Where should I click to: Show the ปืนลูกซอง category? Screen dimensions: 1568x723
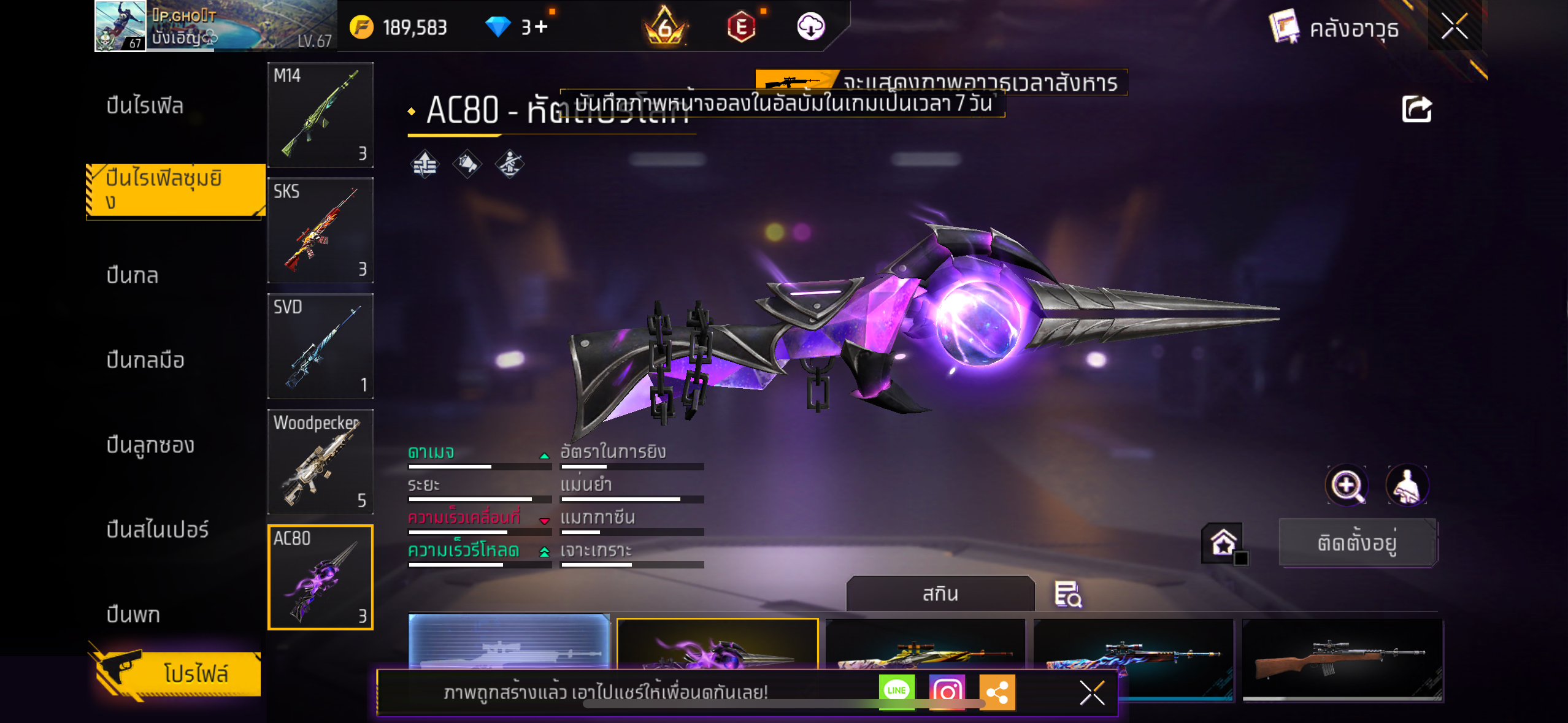click(x=150, y=445)
